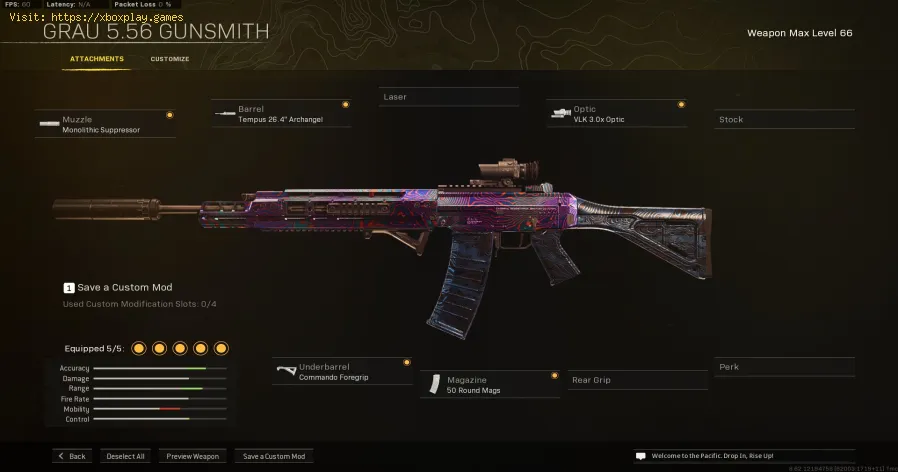The image size is (898, 472).
Task: Choose the Magazine 50 Round Mags slot
Action: (489, 384)
